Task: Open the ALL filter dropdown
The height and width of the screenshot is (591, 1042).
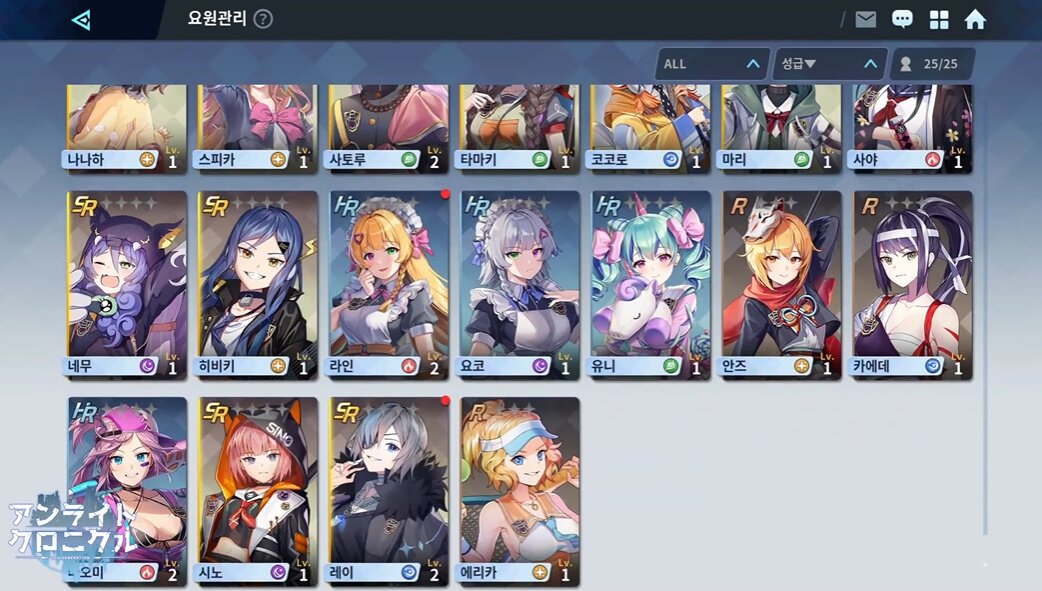Action: (712, 64)
